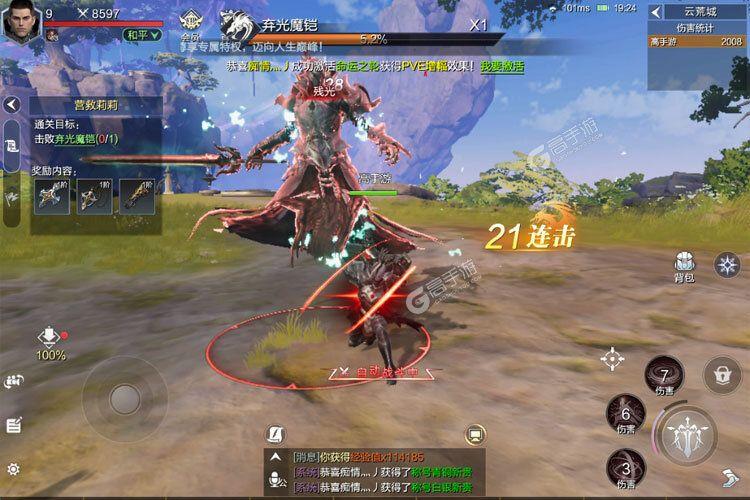The image size is (750, 500).
Task: Open settings with the gear icon
Action: coord(13,468)
